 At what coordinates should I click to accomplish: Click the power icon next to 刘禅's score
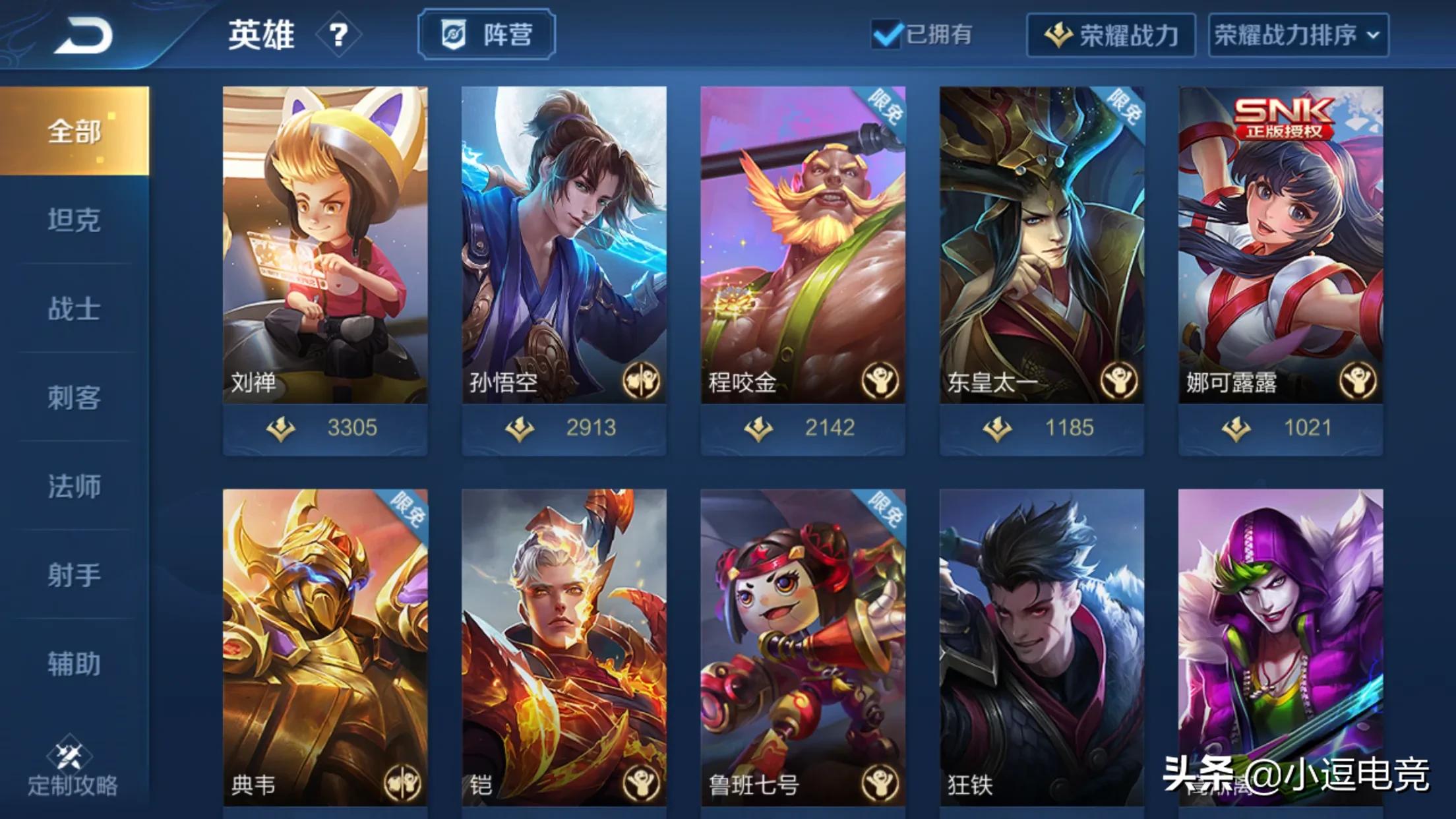point(282,428)
